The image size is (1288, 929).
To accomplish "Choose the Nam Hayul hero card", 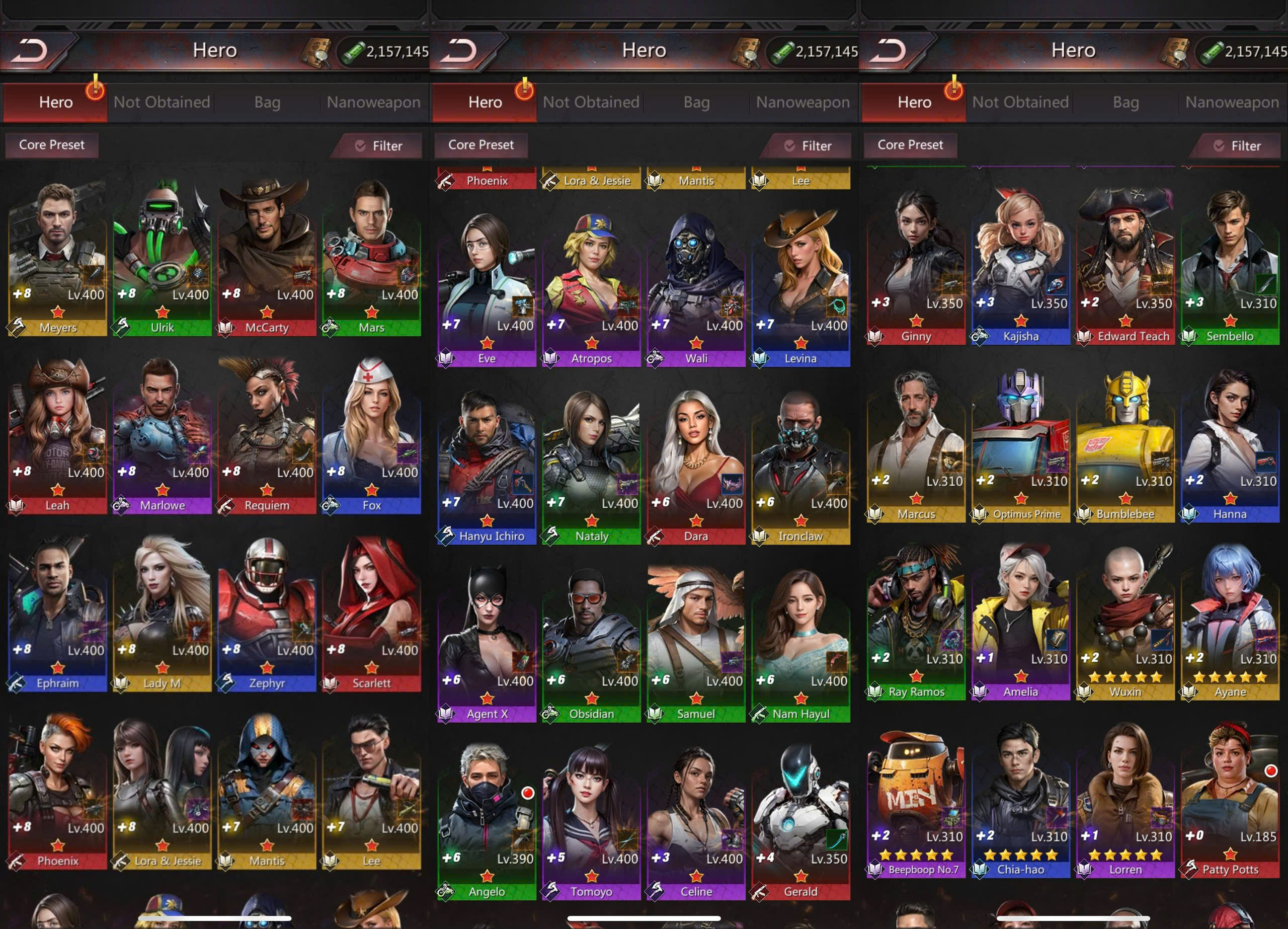I will [x=800, y=643].
